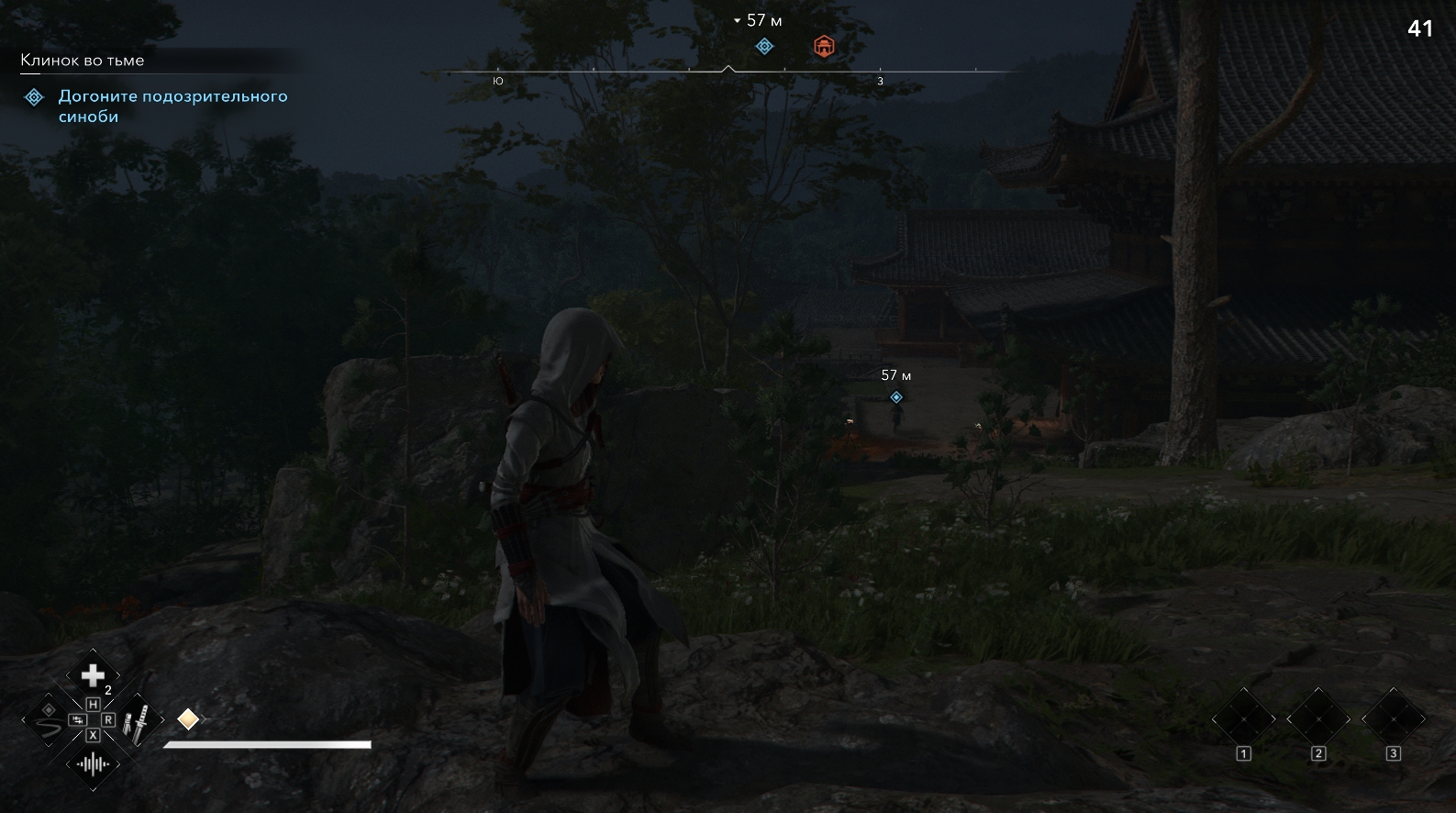
Task: Click the orange temple marker on compass
Action: point(824,47)
